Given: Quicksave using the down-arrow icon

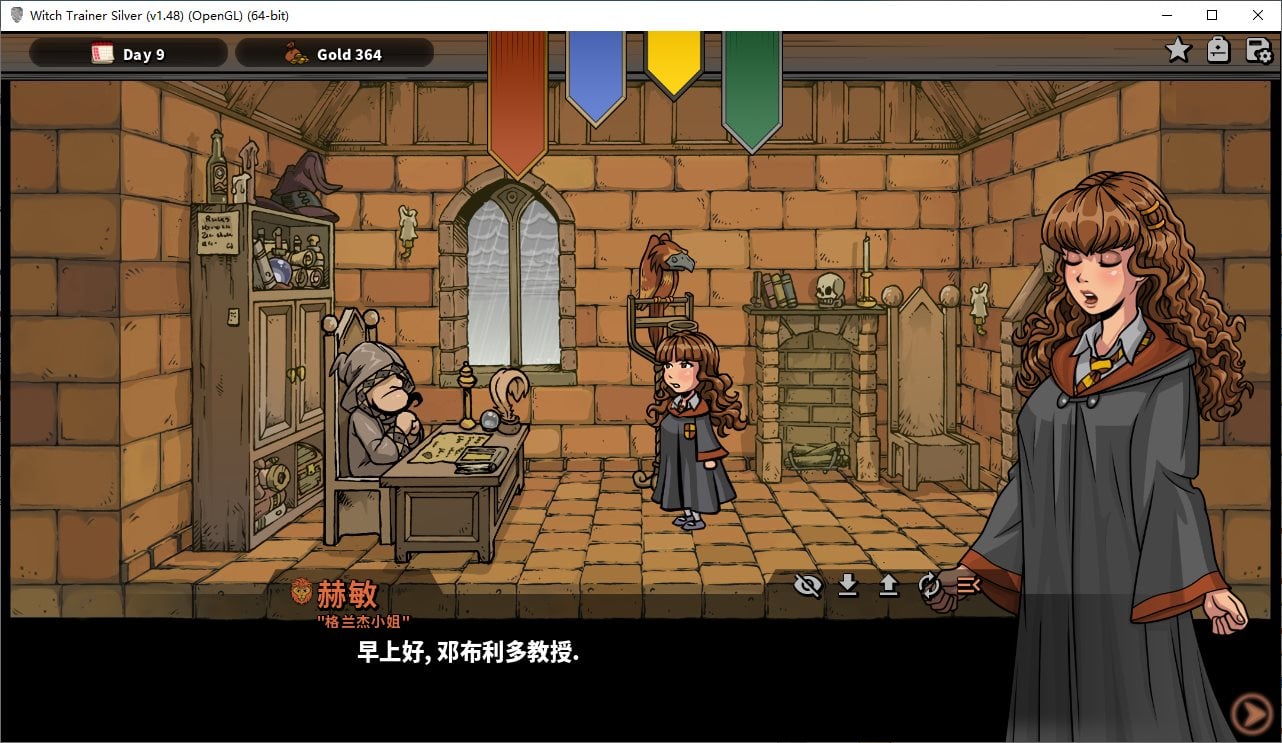Looking at the screenshot, I should [848, 586].
